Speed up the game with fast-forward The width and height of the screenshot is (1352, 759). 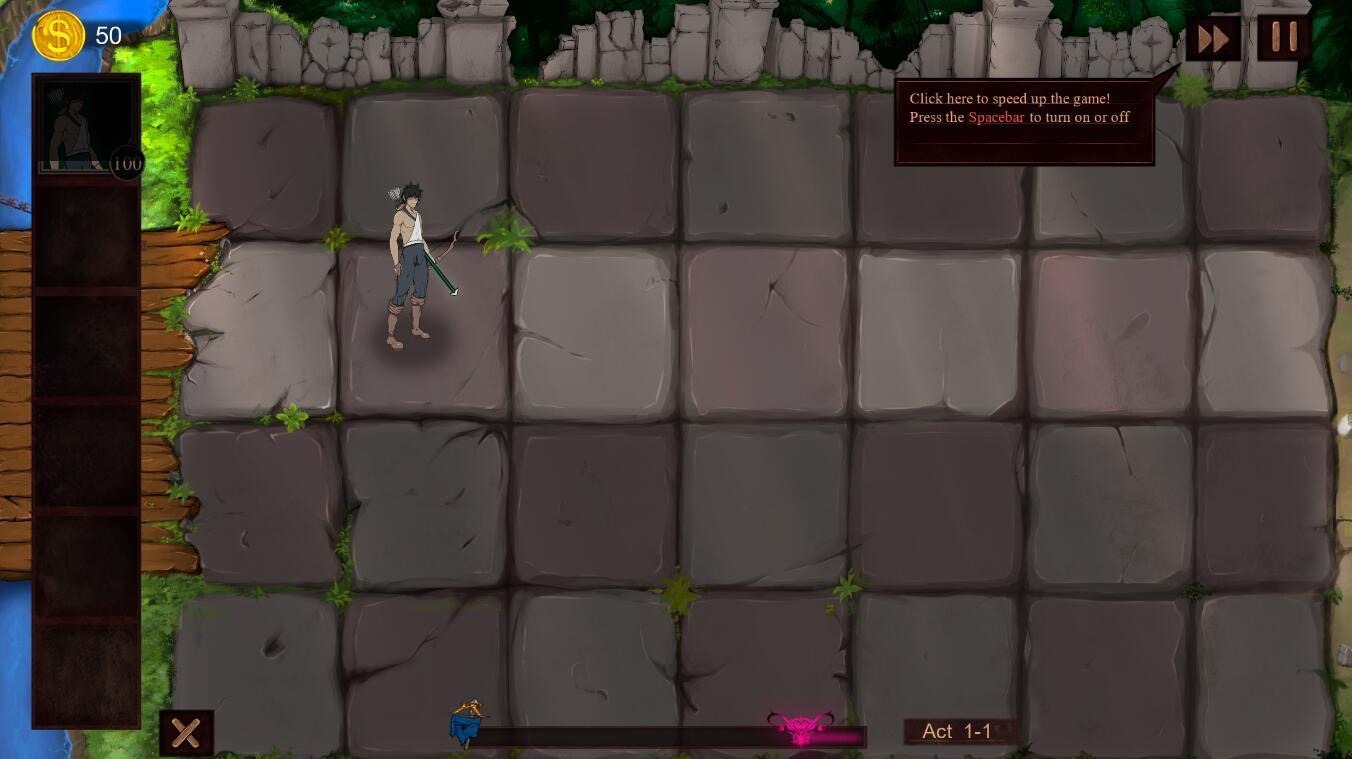(1213, 40)
